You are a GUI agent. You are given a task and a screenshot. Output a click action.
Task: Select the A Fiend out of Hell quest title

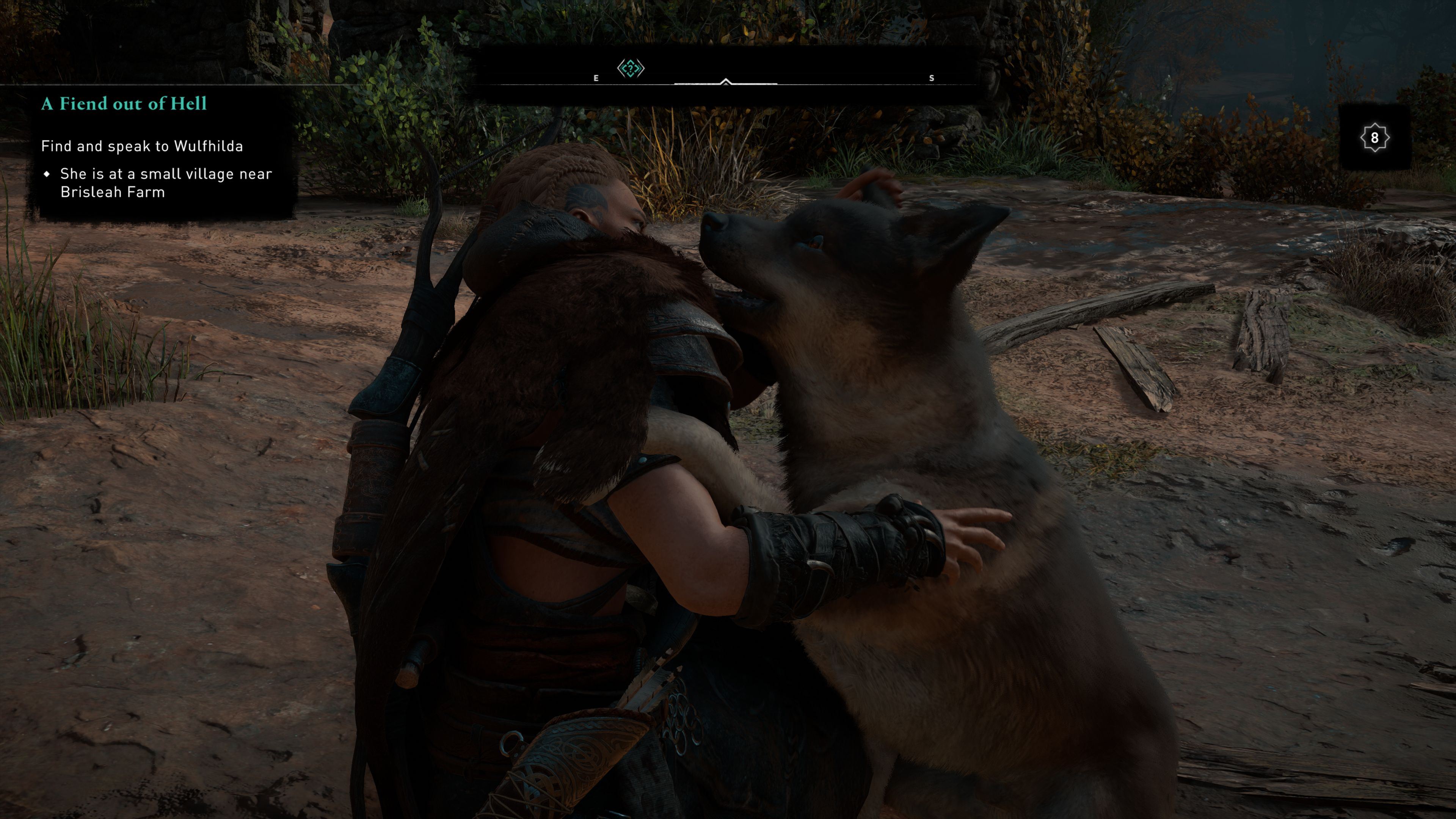124,104
